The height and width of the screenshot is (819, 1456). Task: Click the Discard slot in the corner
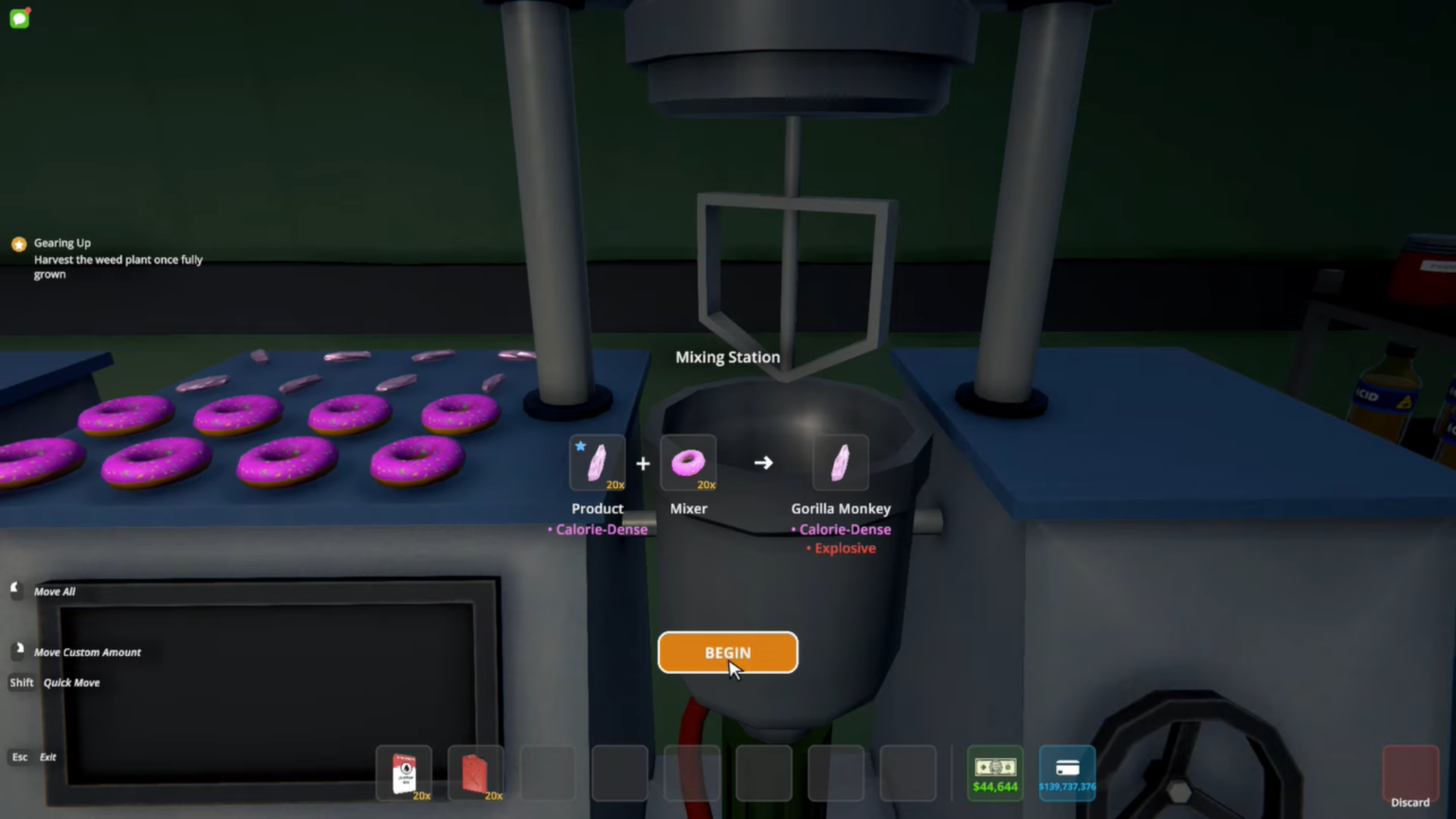pos(1410,773)
